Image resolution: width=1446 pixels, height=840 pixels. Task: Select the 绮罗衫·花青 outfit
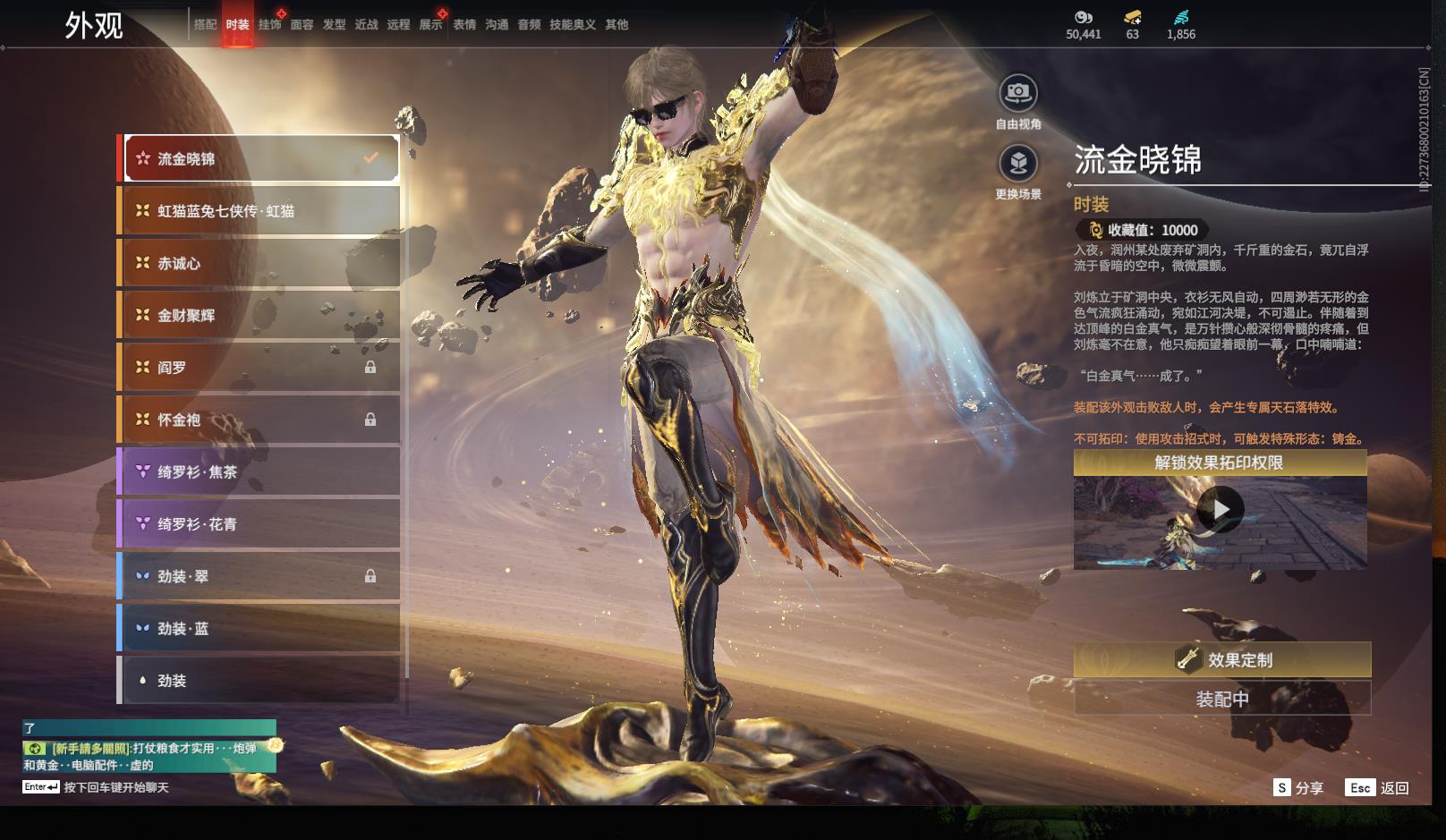[x=259, y=524]
